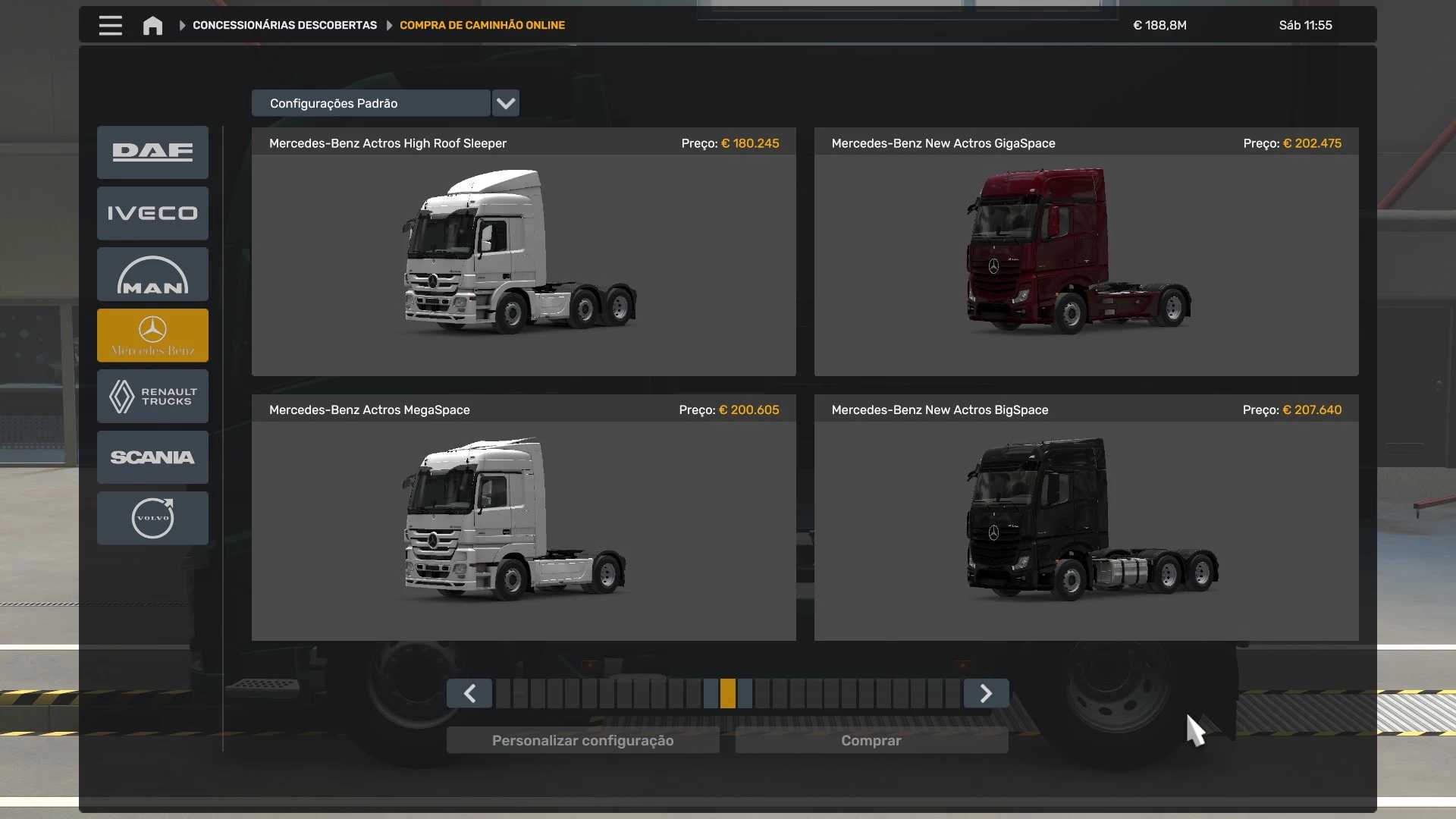Open the Configurações Padrão dropdown

[x=505, y=103]
